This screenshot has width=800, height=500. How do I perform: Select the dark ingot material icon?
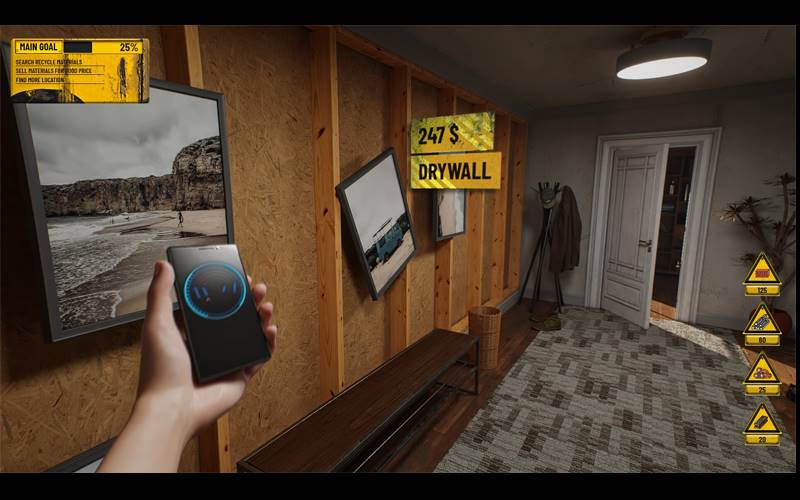[762, 420]
